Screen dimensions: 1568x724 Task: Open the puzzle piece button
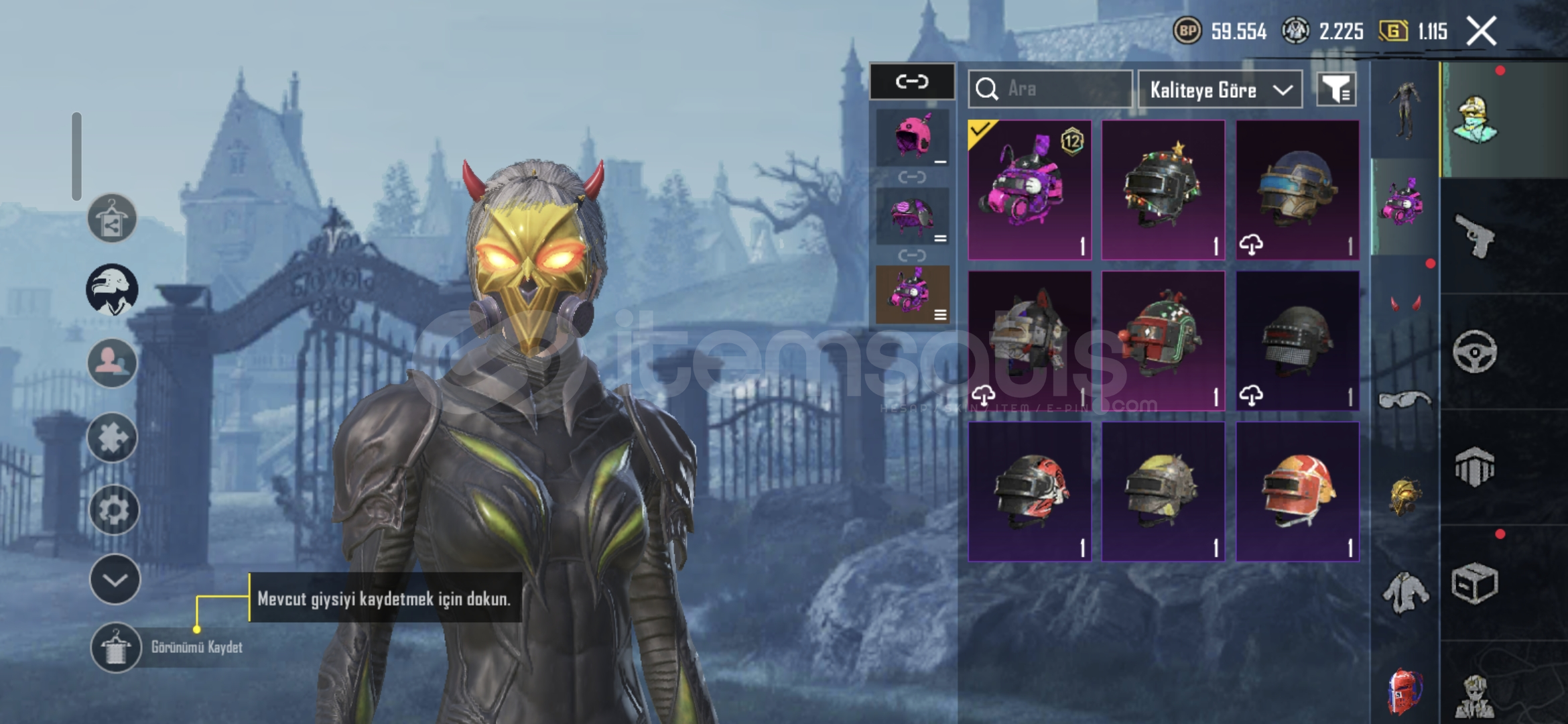tap(112, 438)
